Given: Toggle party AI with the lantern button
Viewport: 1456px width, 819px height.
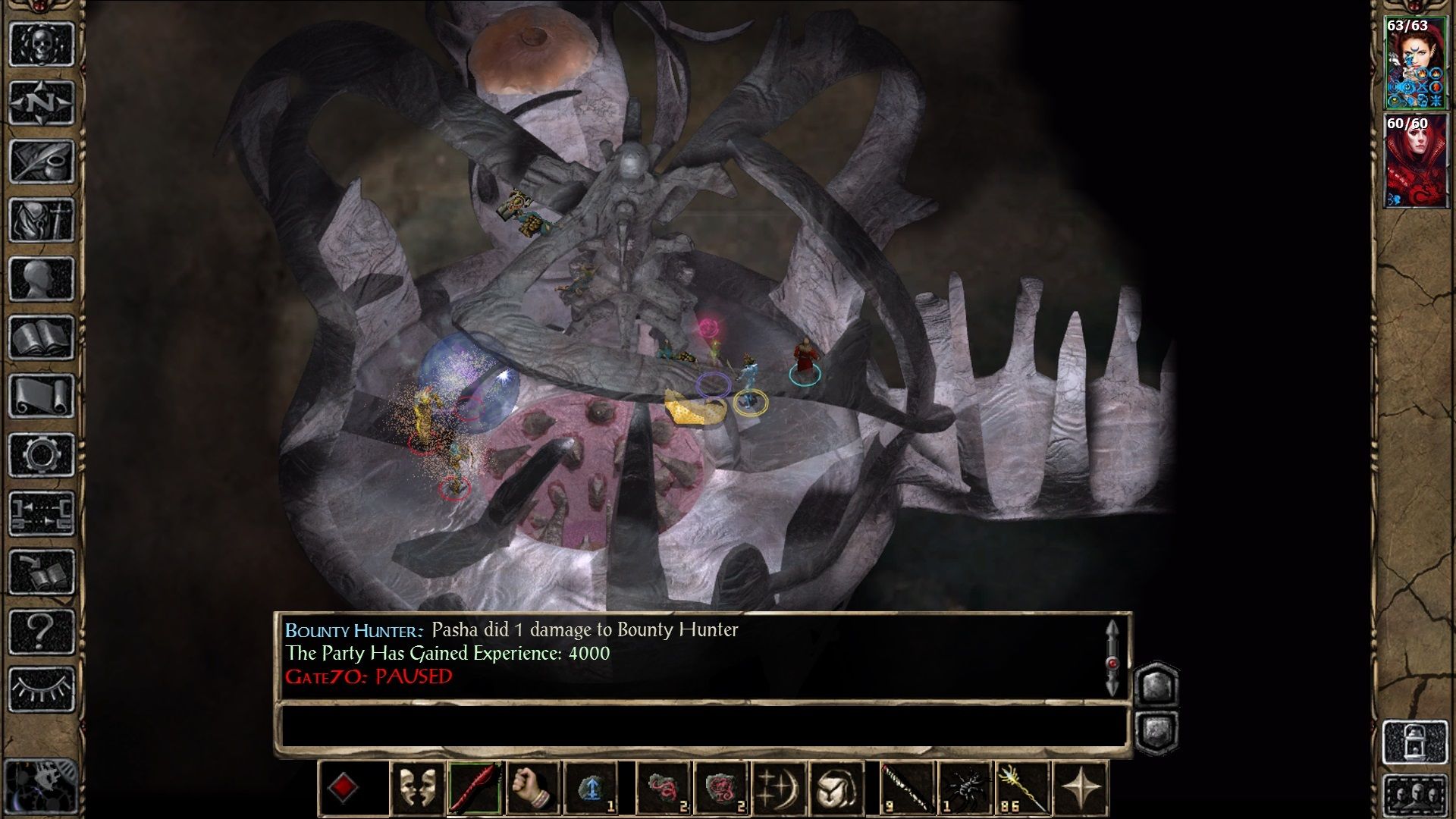Looking at the screenshot, I should (x=1415, y=742).
